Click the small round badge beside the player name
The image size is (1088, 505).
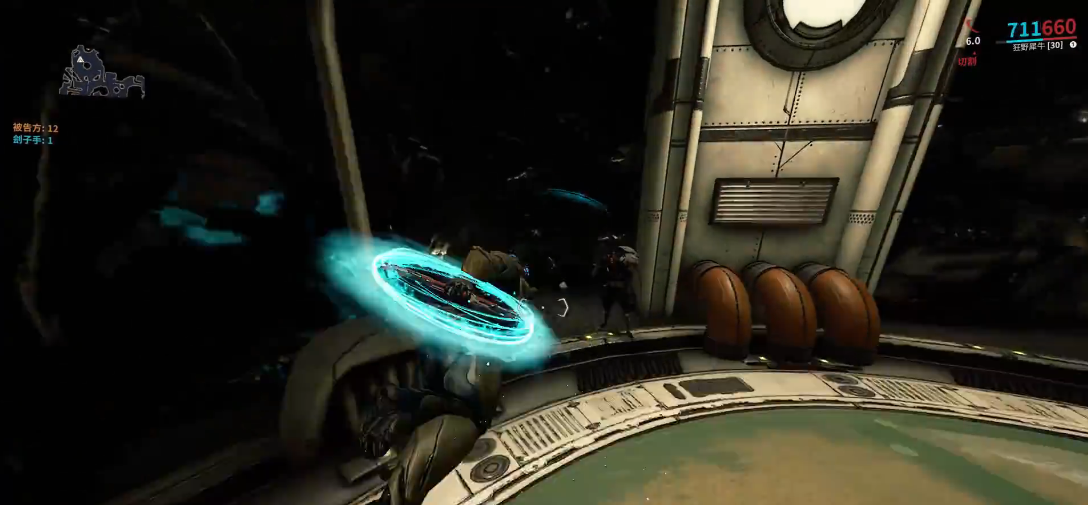[x=1072, y=45]
